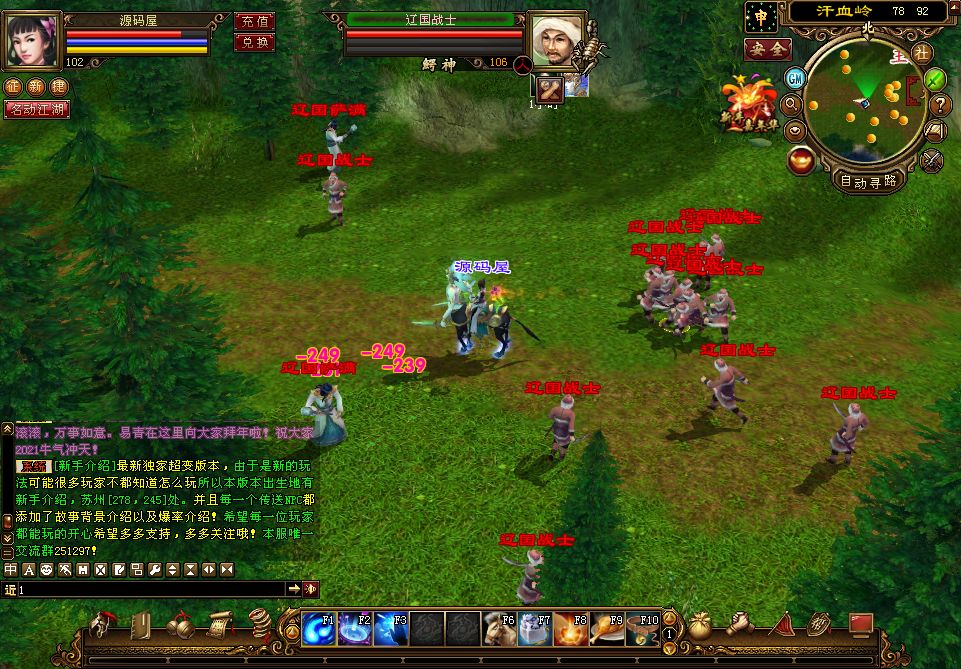Select the 名动江湖 button

point(36,109)
